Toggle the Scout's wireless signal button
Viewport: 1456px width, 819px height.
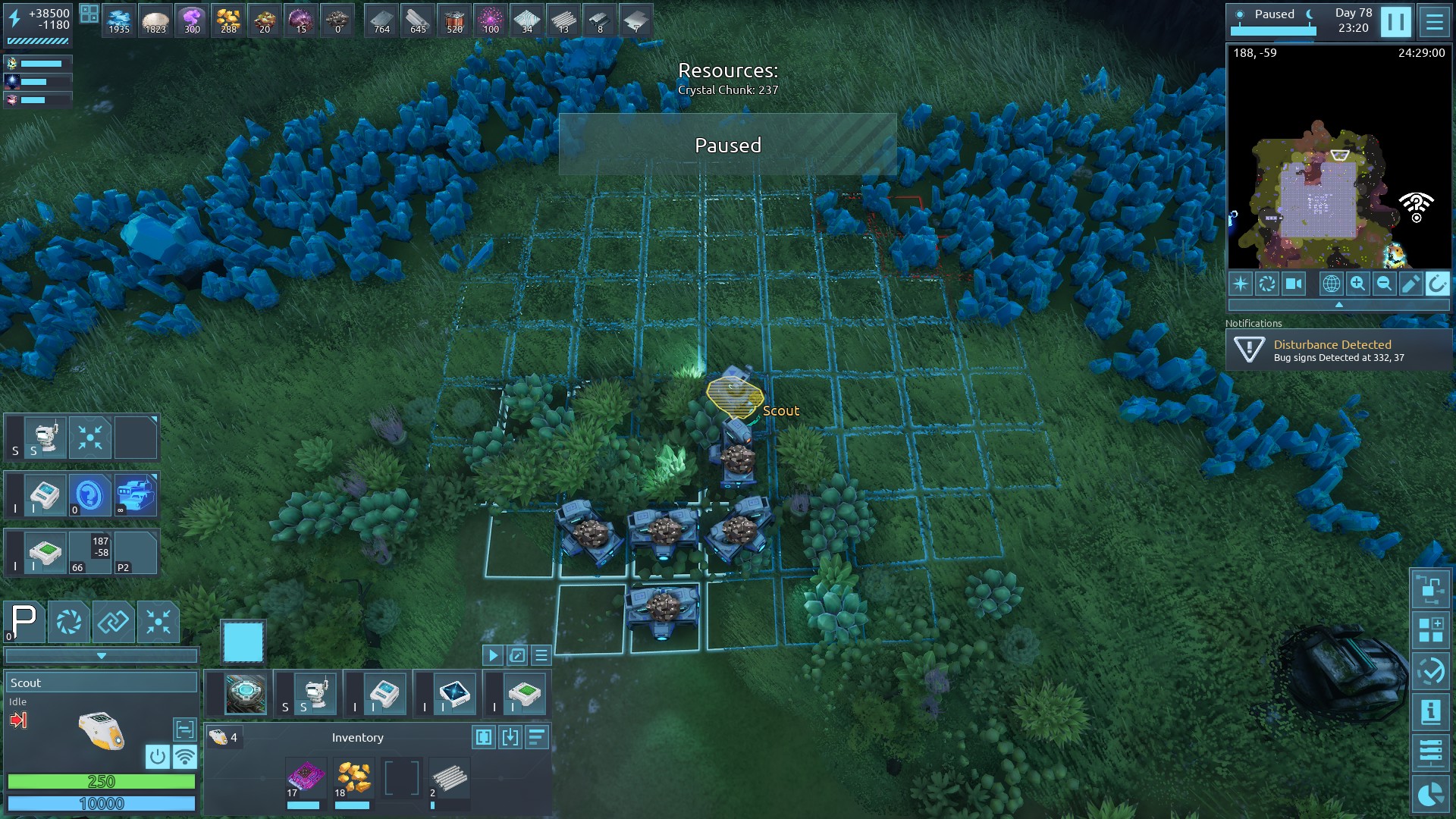pos(184,756)
